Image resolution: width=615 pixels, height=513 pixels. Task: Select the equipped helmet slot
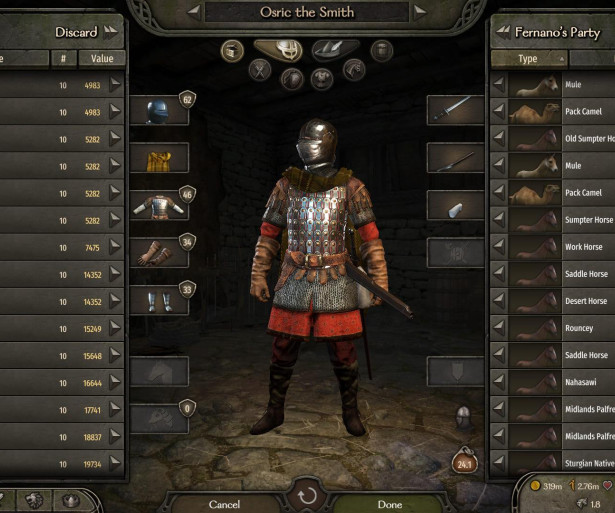coord(159,111)
